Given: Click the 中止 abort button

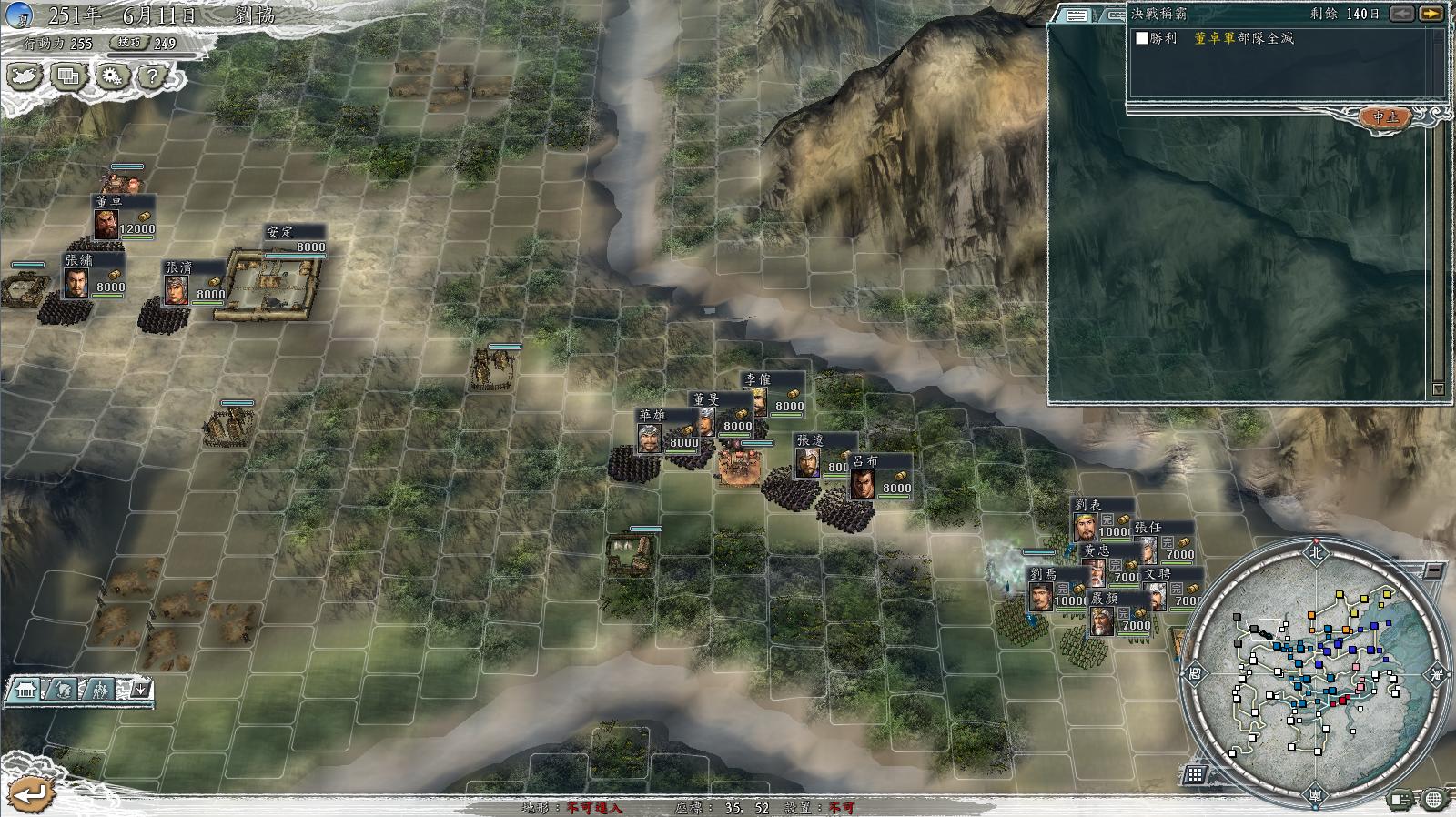Looking at the screenshot, I should (x=1385, y=117).
